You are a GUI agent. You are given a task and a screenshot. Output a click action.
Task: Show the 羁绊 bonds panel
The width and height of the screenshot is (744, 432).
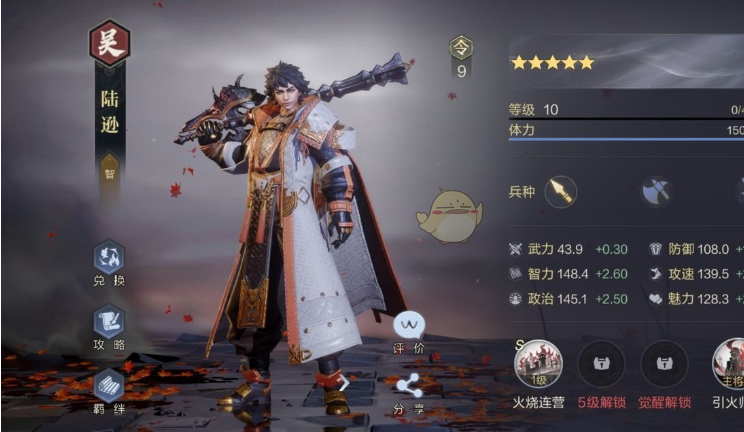[x=109, y=386]
